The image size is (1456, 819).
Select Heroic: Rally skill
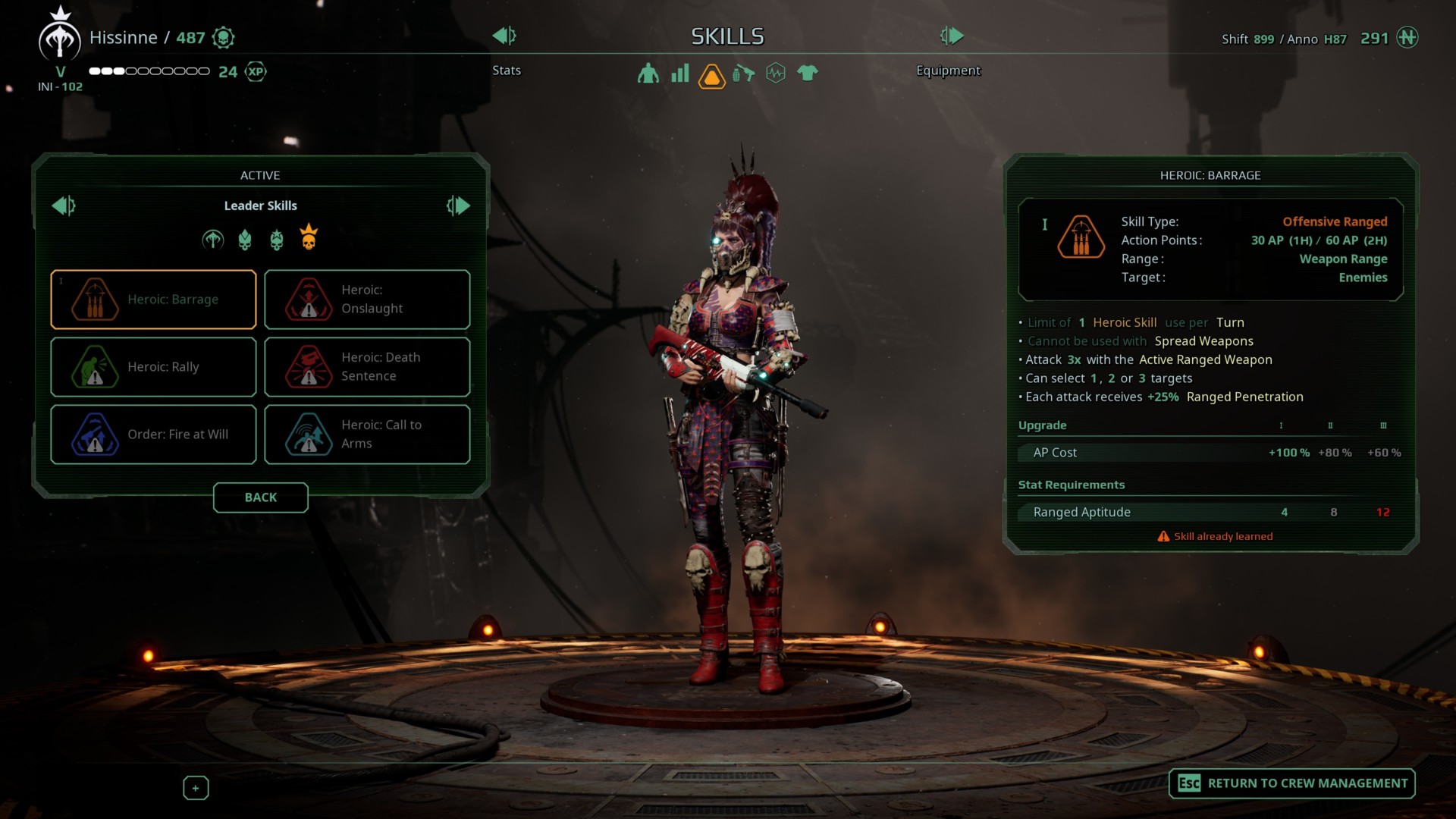[x=153, y=367]
